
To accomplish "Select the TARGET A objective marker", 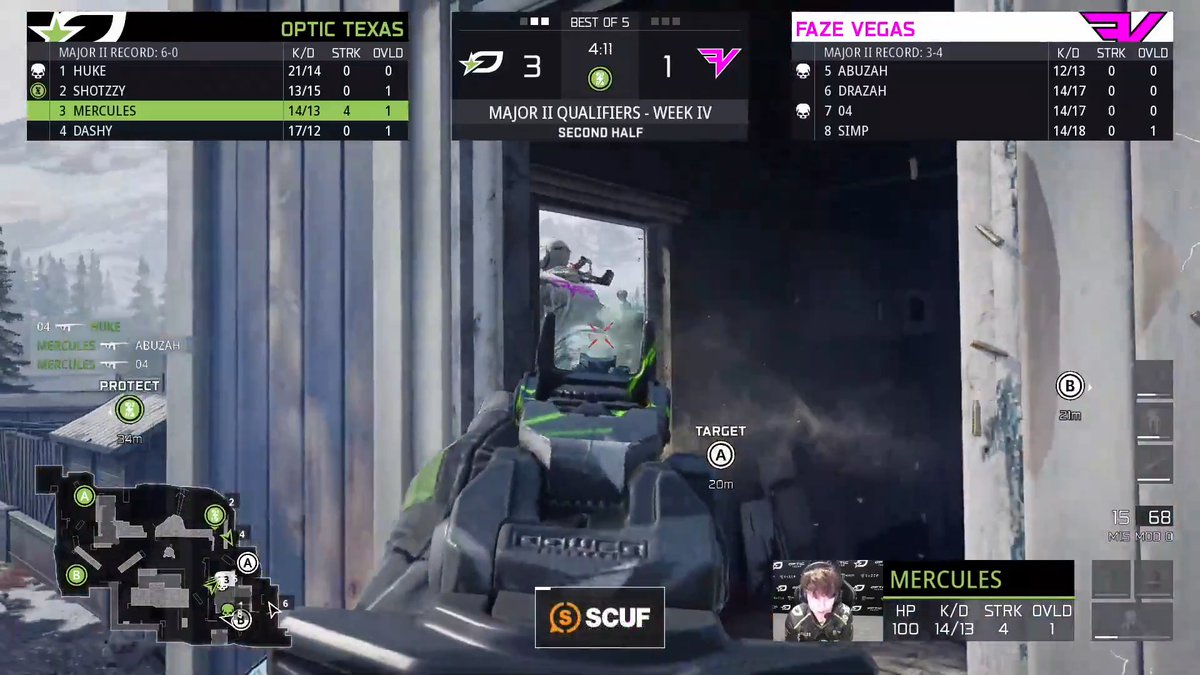I will 720,456.
